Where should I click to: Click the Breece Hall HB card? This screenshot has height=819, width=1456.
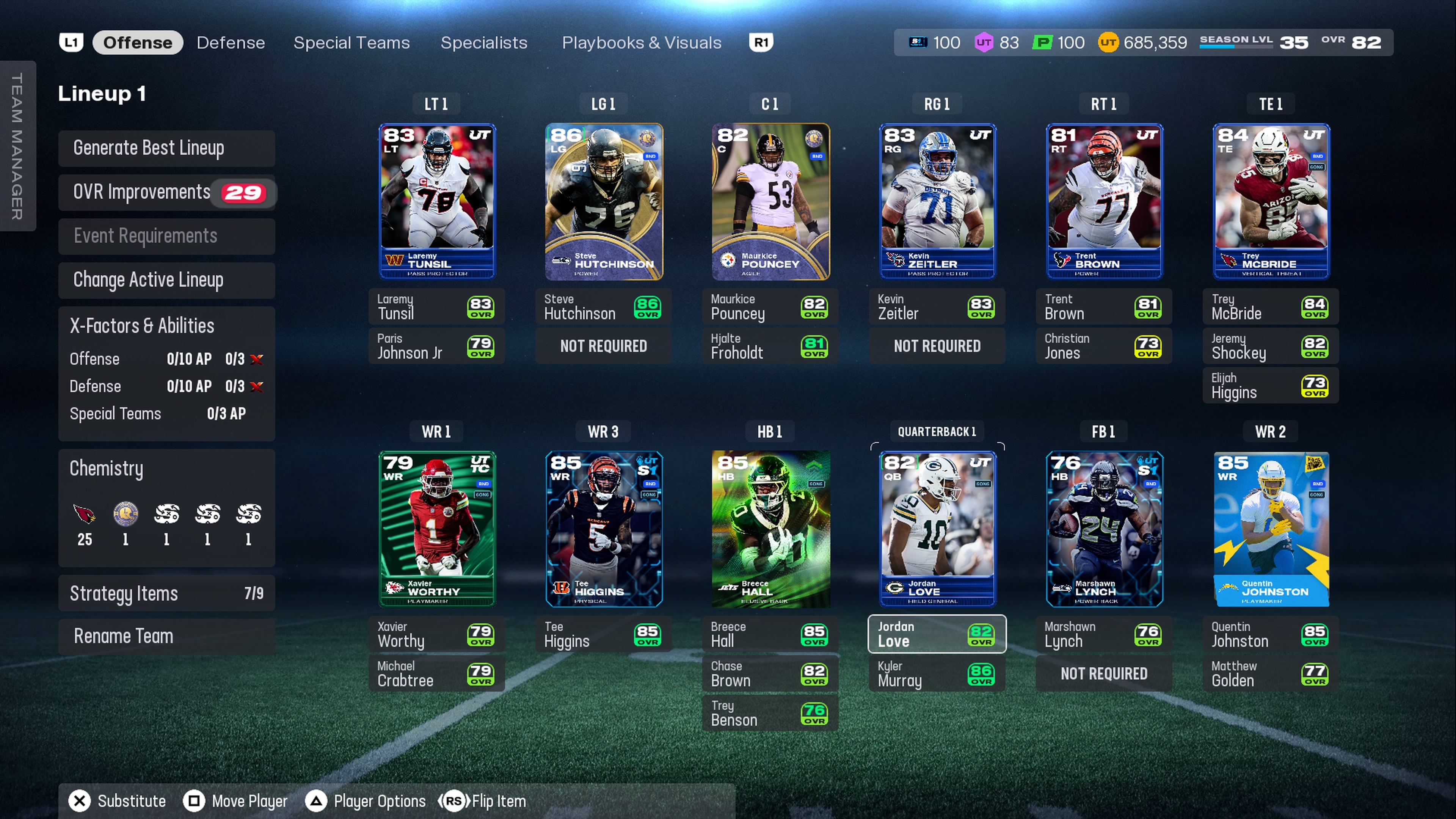770,529
